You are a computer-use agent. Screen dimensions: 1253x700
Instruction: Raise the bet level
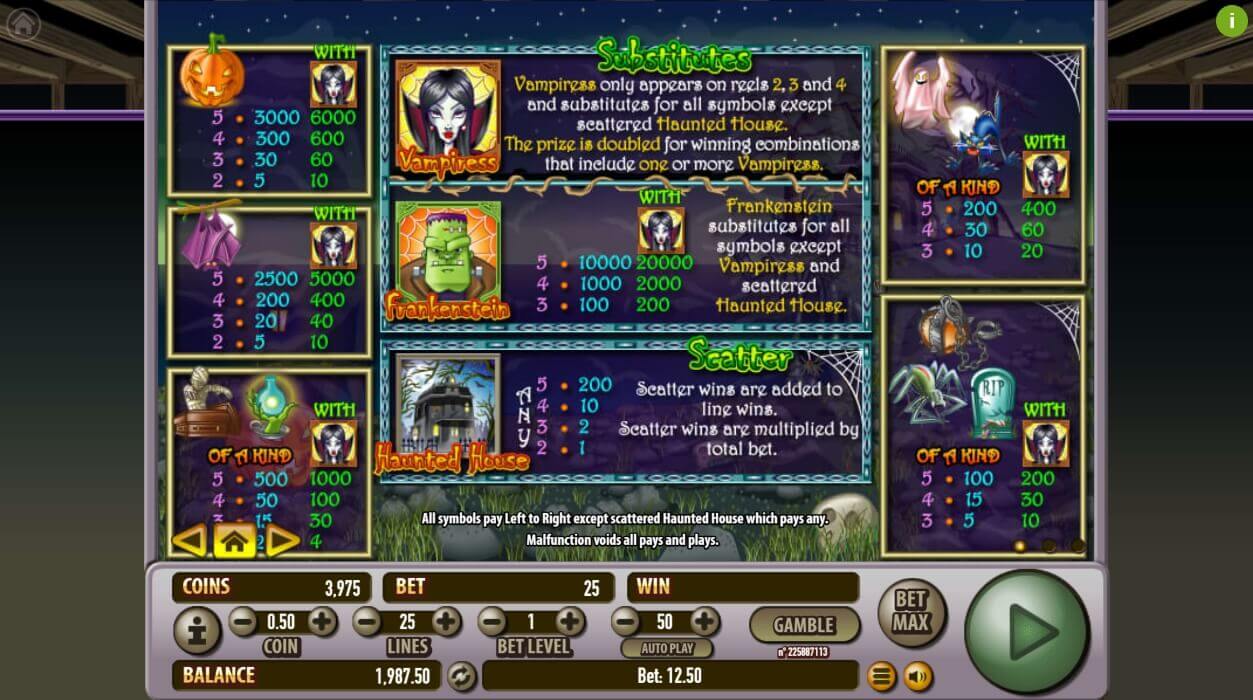[x=570, y=622]
